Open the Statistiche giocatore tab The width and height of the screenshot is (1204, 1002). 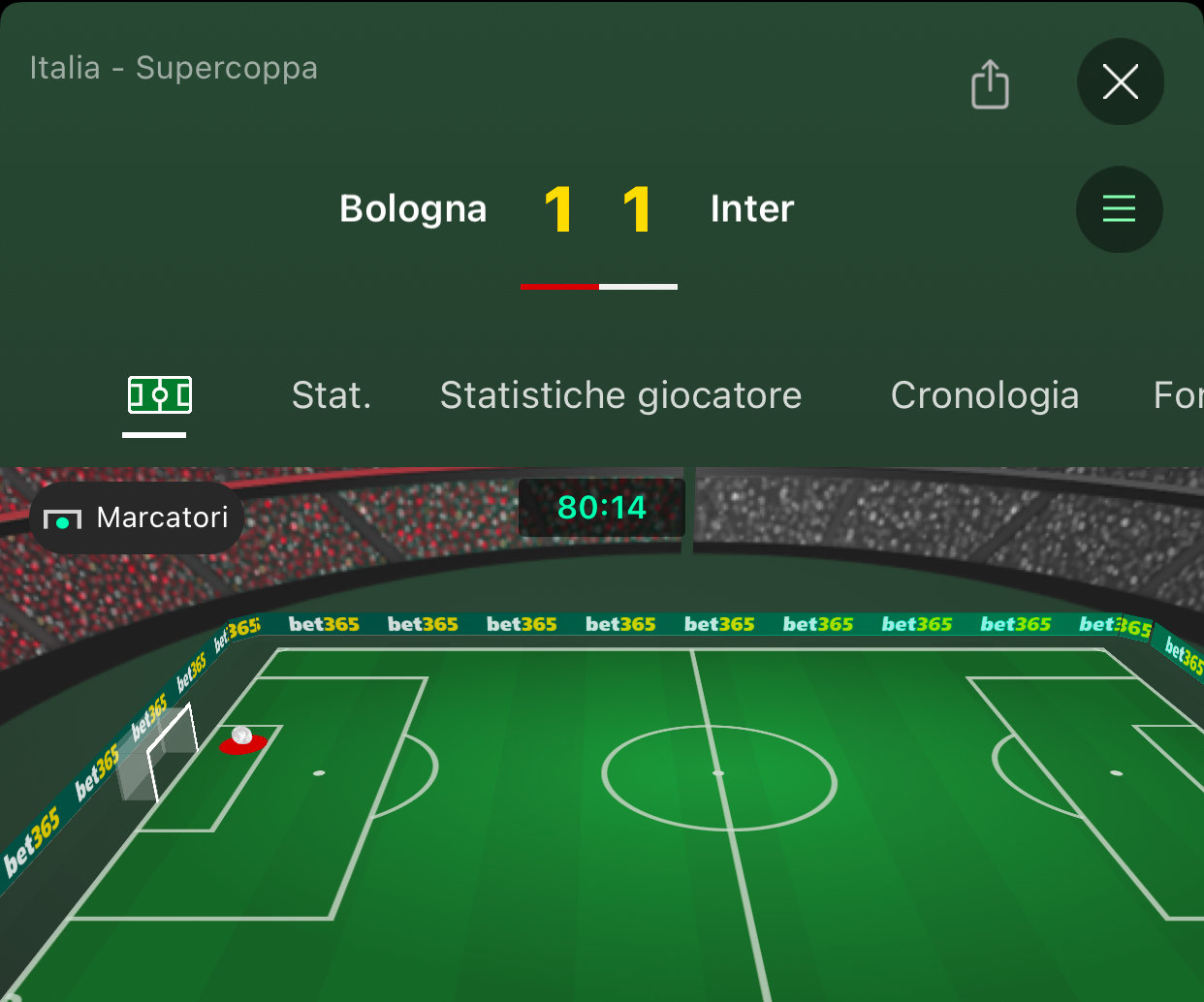pyautogui.click(x=620, y=395)
